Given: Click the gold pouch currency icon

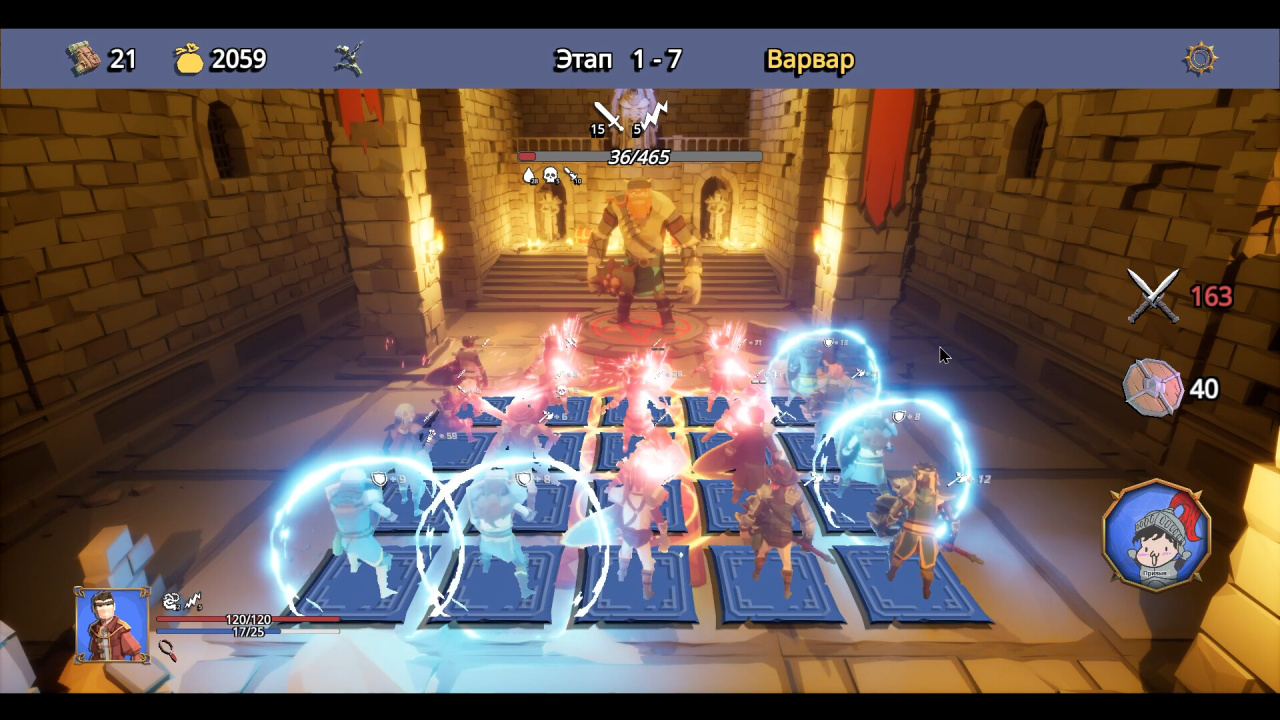Looking at the screenshot, I should [189, 59].
